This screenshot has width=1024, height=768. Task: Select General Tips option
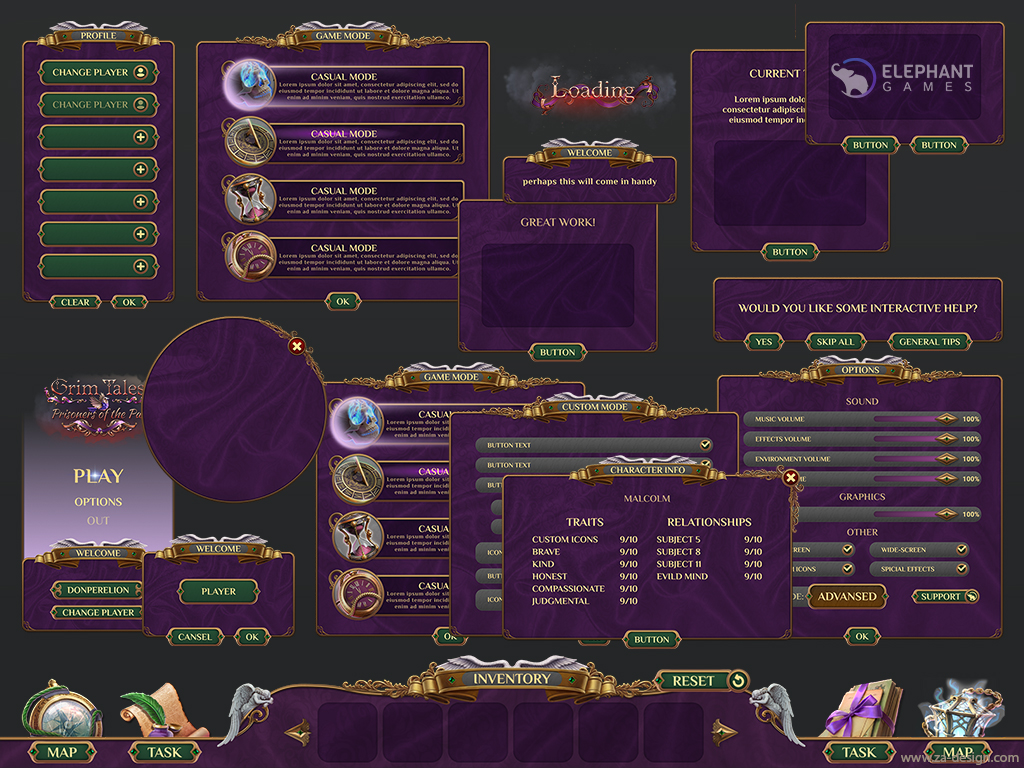[929, 342]
